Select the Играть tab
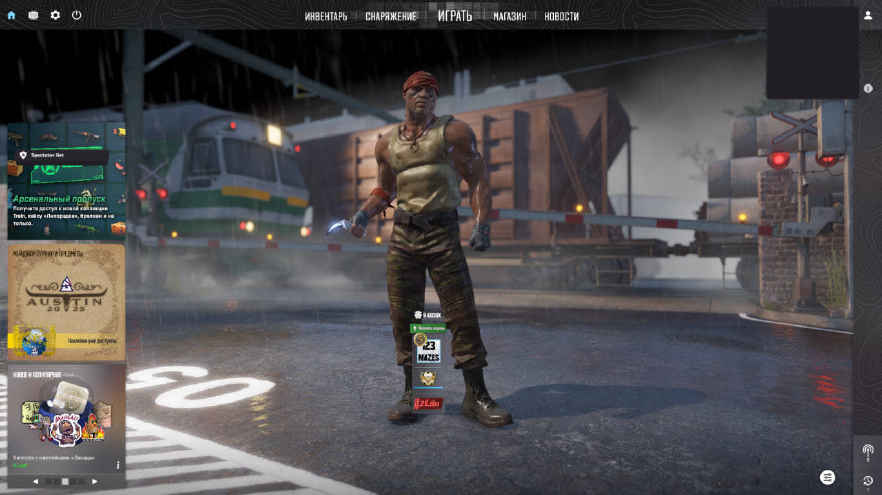 point(455,16)
